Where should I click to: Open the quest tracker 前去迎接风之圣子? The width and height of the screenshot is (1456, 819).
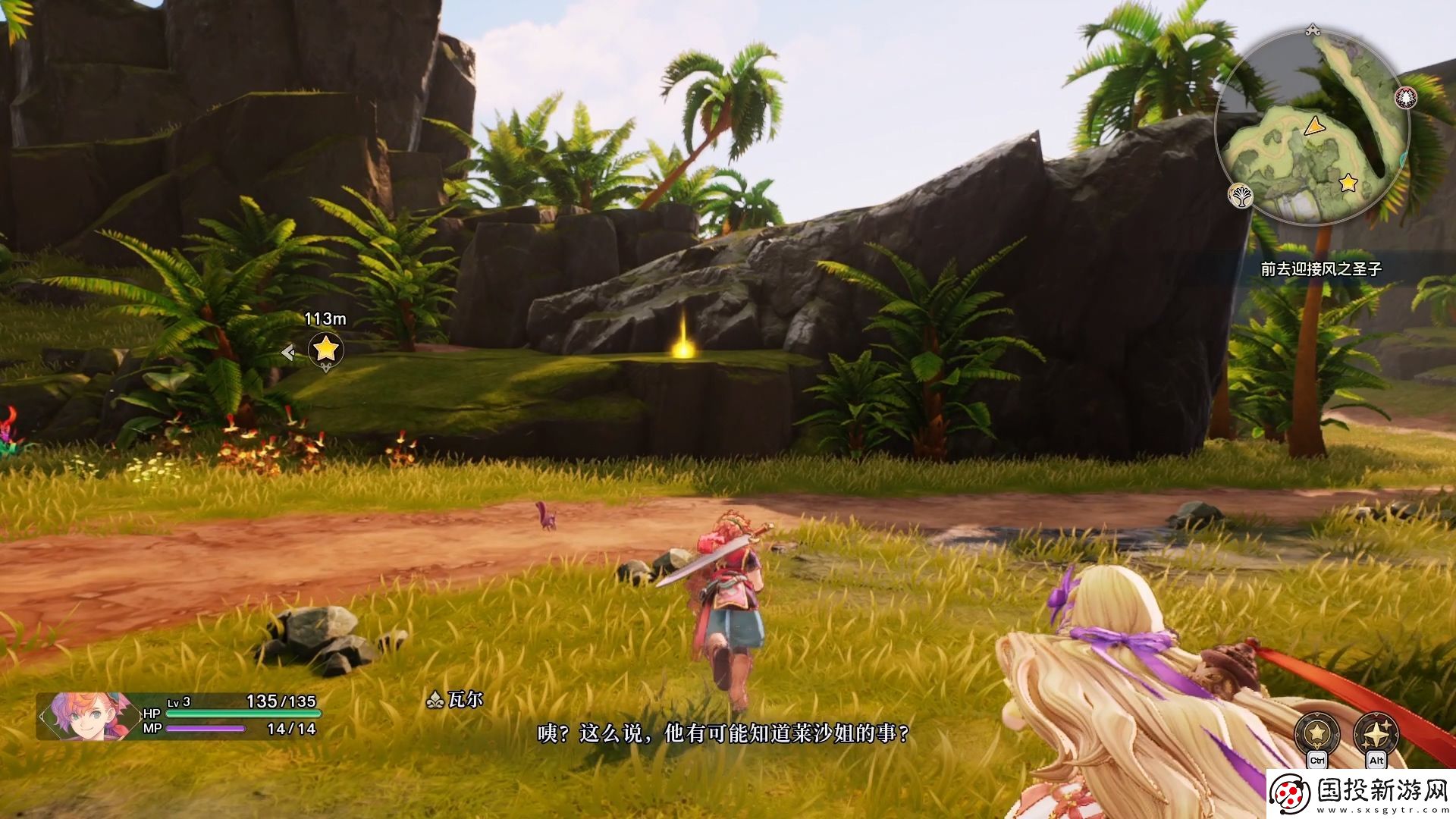1321,269
